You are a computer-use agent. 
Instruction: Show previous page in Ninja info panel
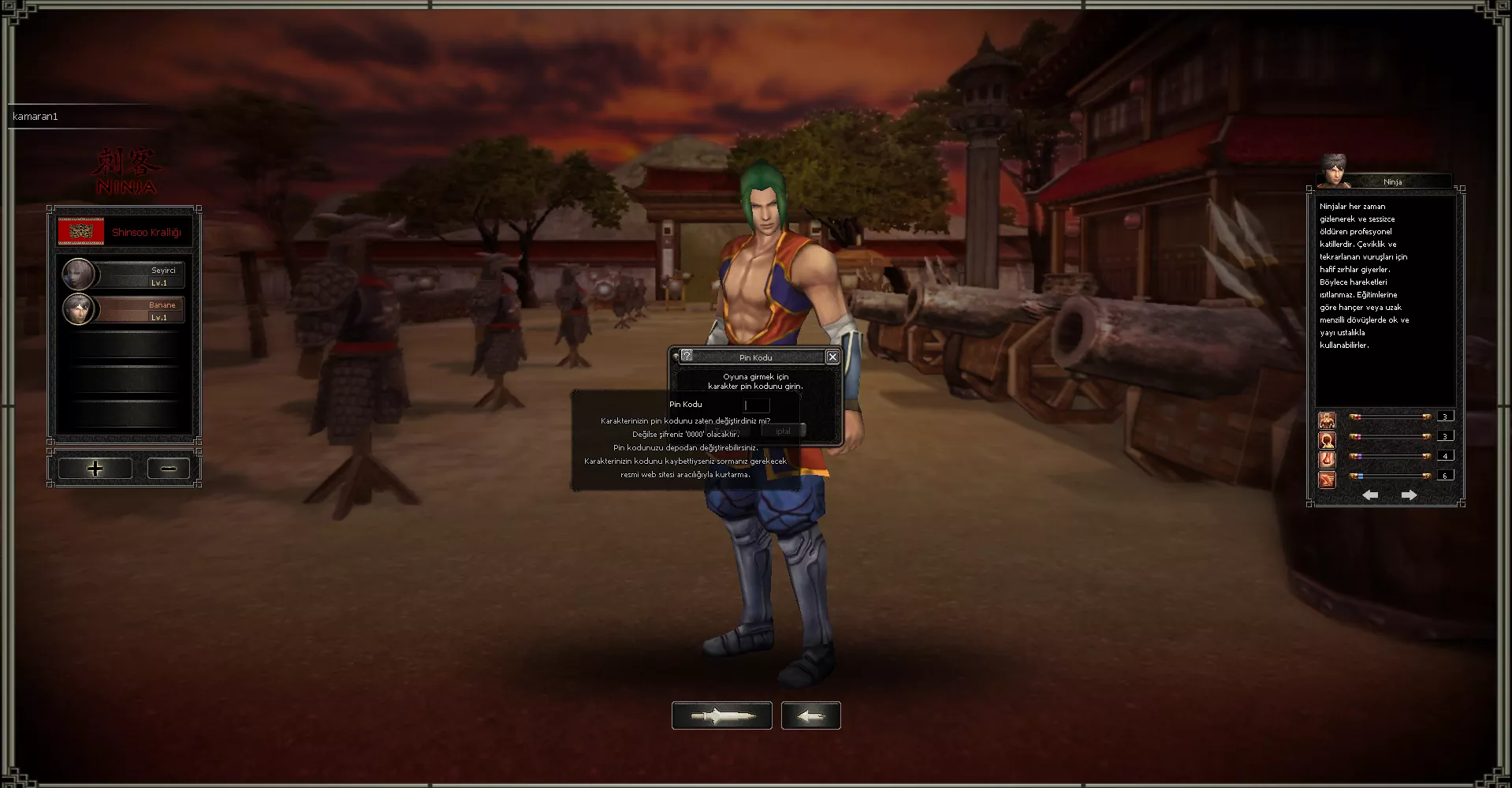pos(1370,495)
